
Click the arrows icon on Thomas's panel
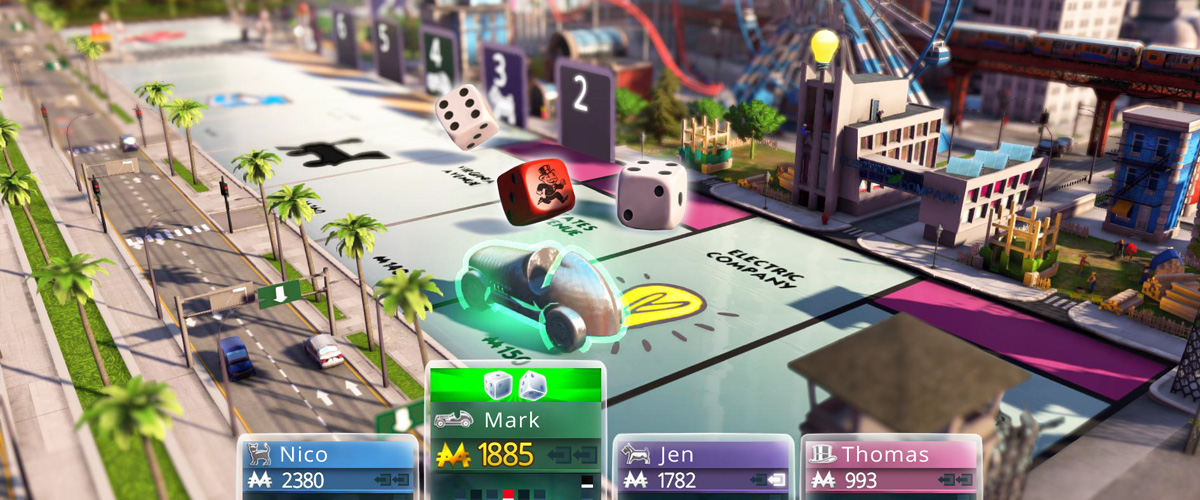pyautogui.click(x=957, y=481)
